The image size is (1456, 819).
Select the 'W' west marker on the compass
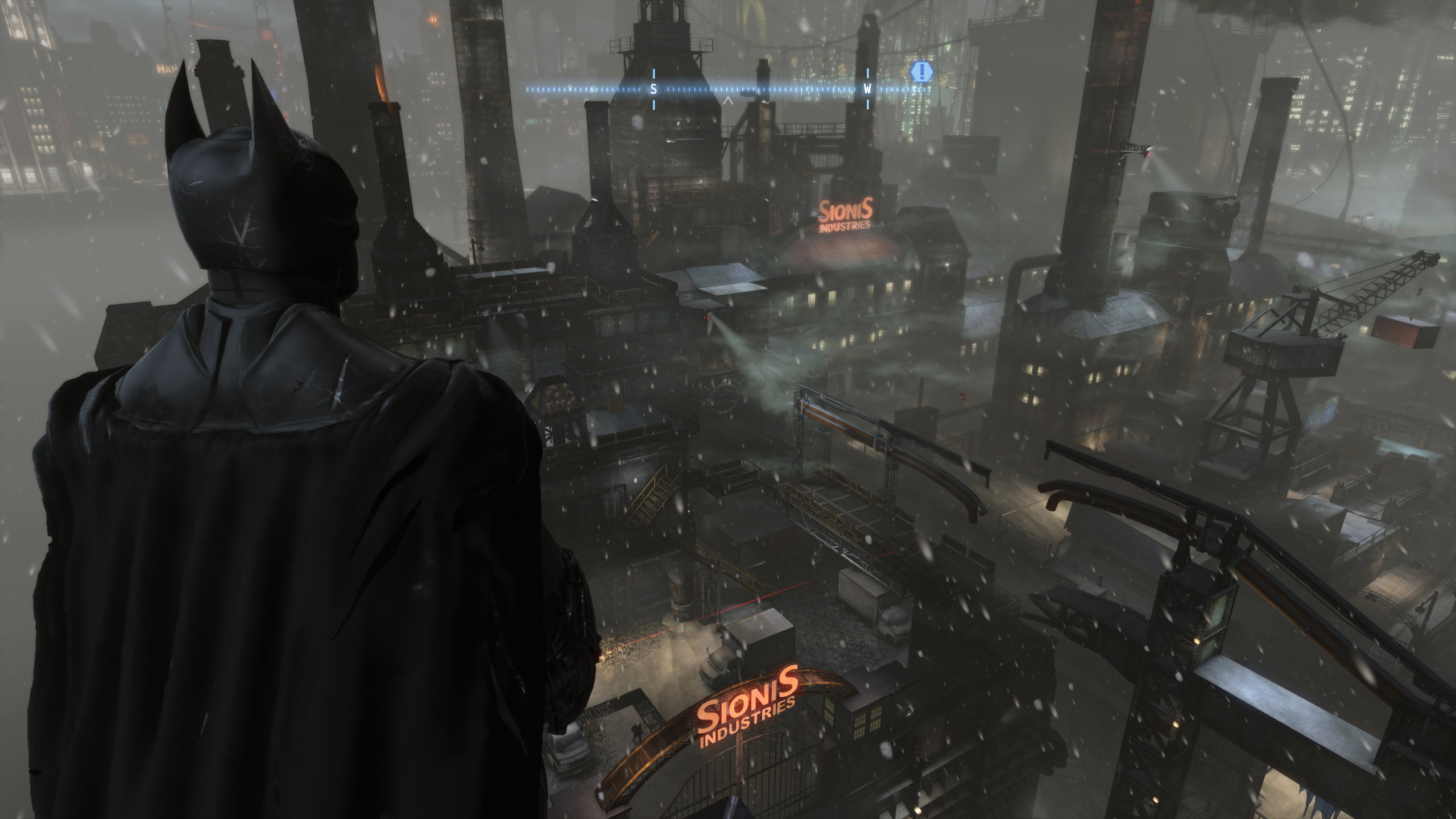[x=867, y=88]
